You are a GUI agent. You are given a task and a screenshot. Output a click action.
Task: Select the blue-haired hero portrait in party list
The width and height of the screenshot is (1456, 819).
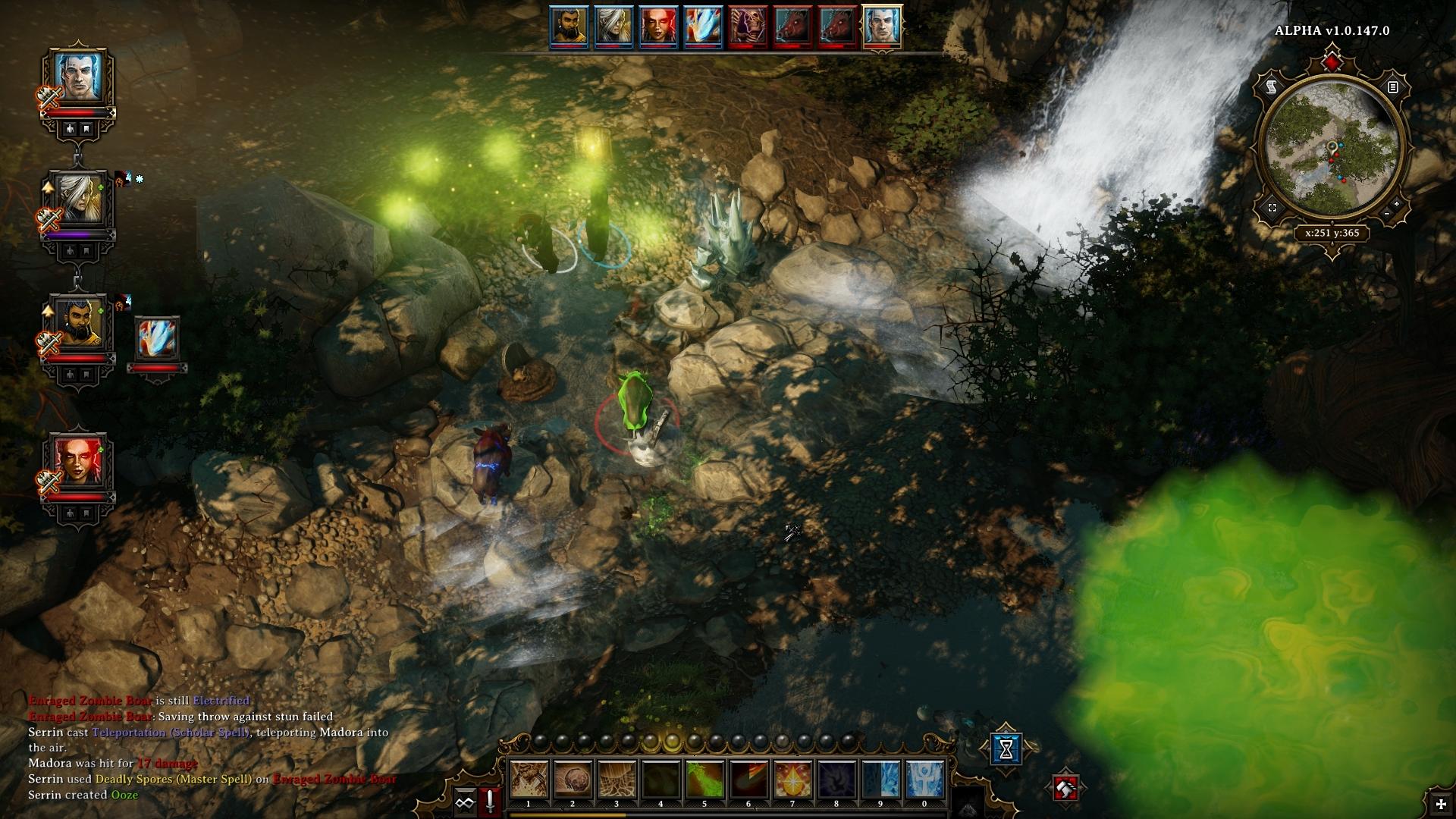click(x=78, y=77)
